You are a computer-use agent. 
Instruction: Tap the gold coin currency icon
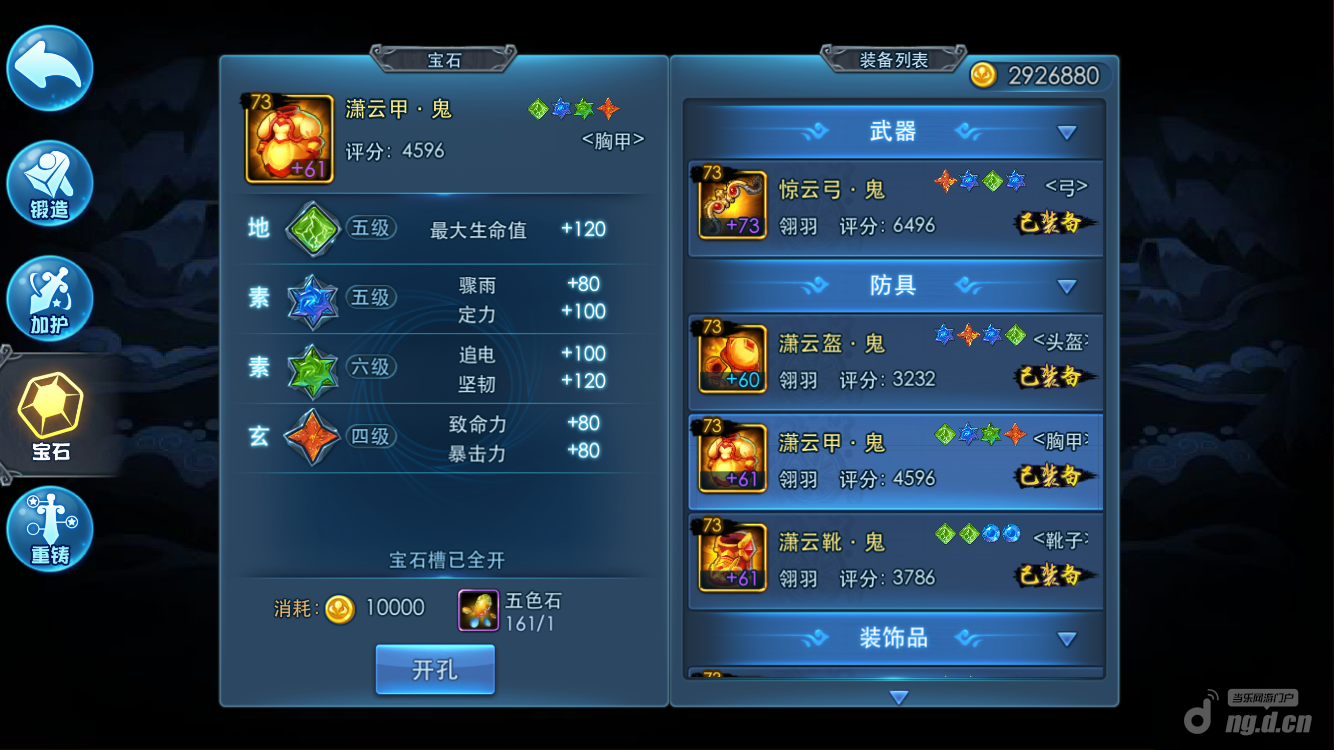click(x=984, y=76)
